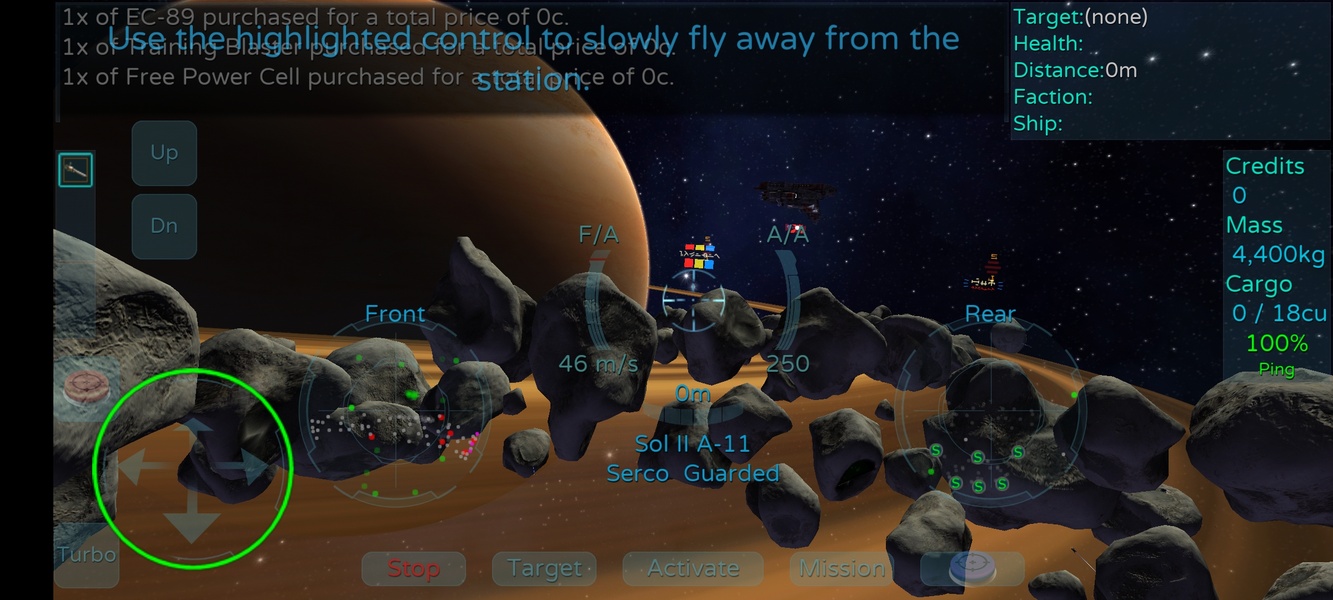Viewport: 1333px width, 600px height.
Task: Click the Activate button
Action: pyautogui.click(x=693, y=569)
